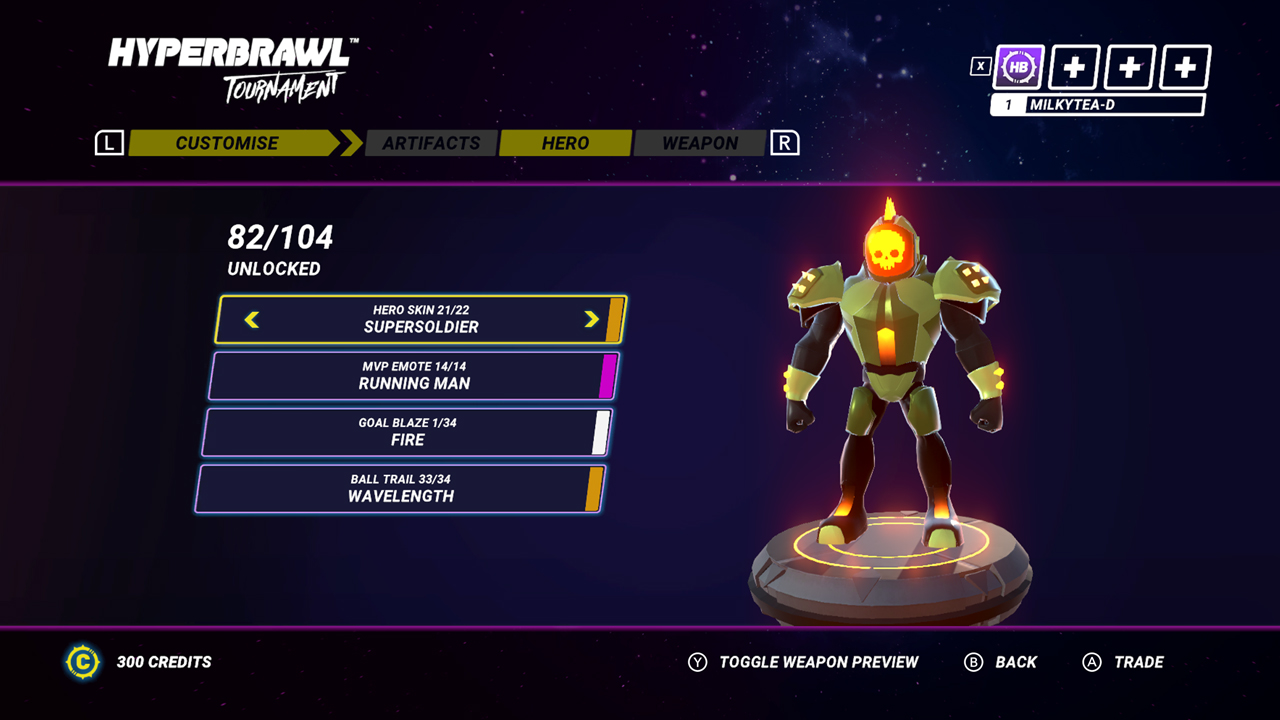Click the yellow credits coin icon
Viewport: 1280px width, 720px height.
point(83,662)
